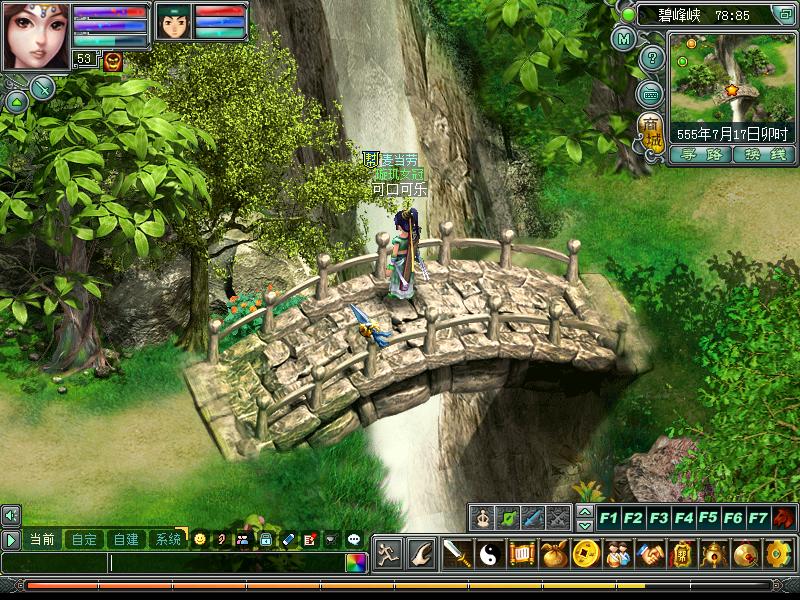This screenshot has height=600, width=800.
Task: Click the 换线 switch-line button
Action: (764, 155)
